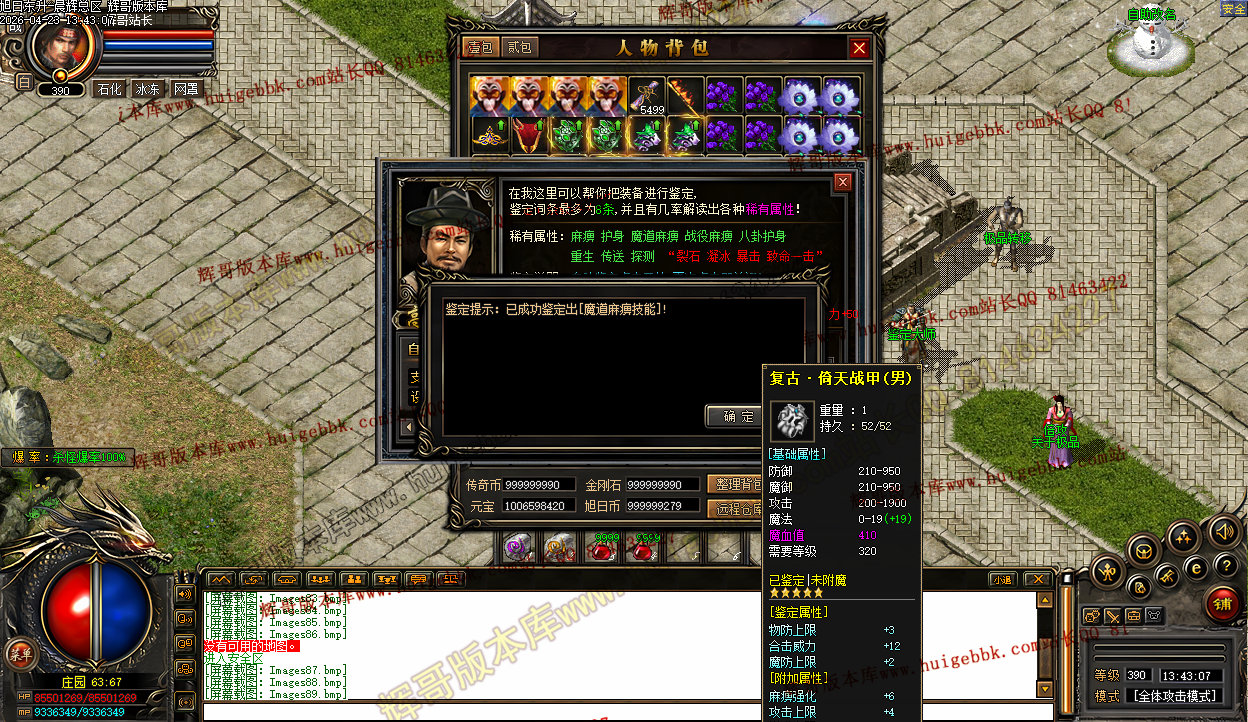Open the crossed swords small icon
The width and height of the screenshot is (1248, 722).
coord(1112,616)
